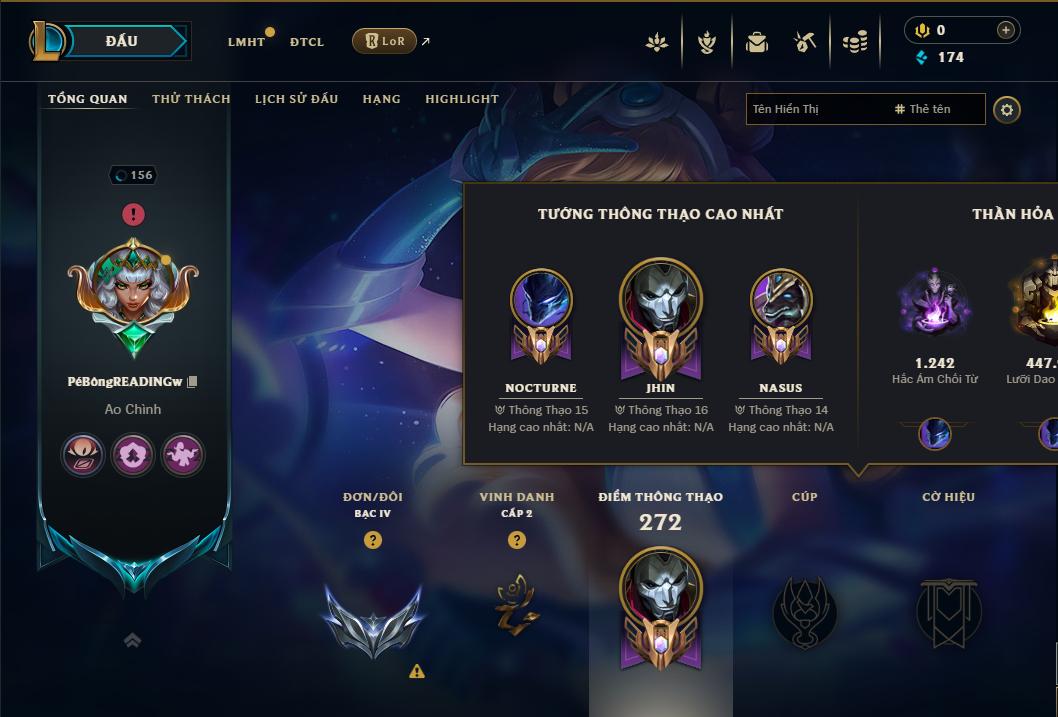The width and height of the screenshot is (1058, 717).
Task: Click the ĐẤU play button
Action: click(121, 41)
